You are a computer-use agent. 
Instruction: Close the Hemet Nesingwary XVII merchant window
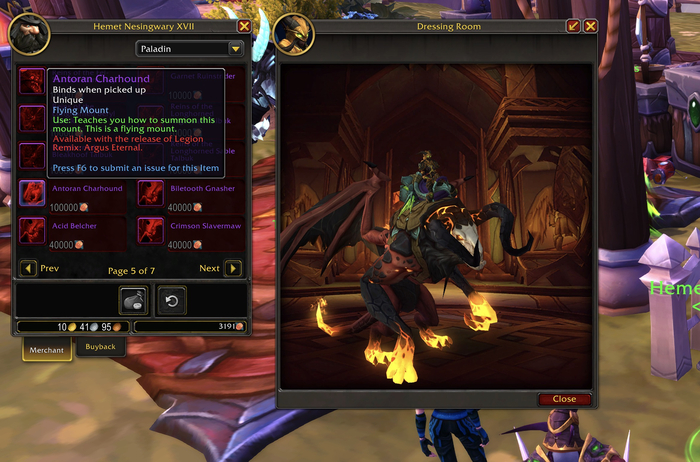[244, 26]
